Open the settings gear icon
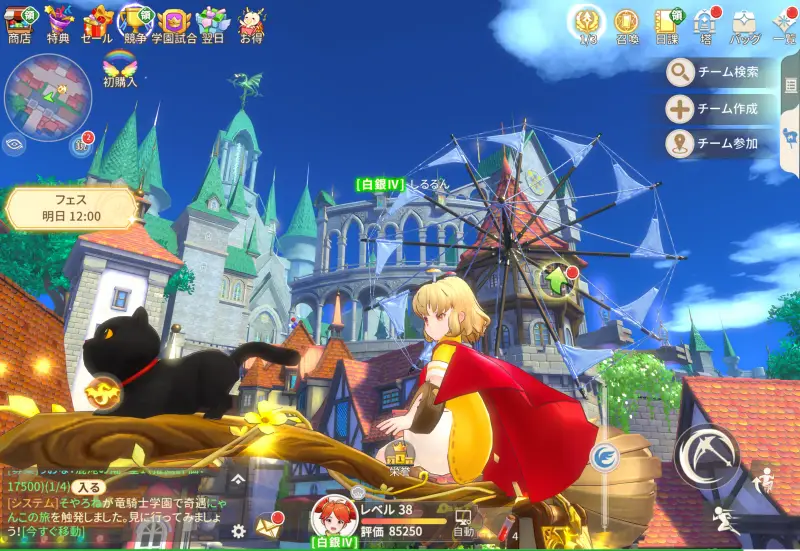Screen dimensions: 800x551 [238, 530]
